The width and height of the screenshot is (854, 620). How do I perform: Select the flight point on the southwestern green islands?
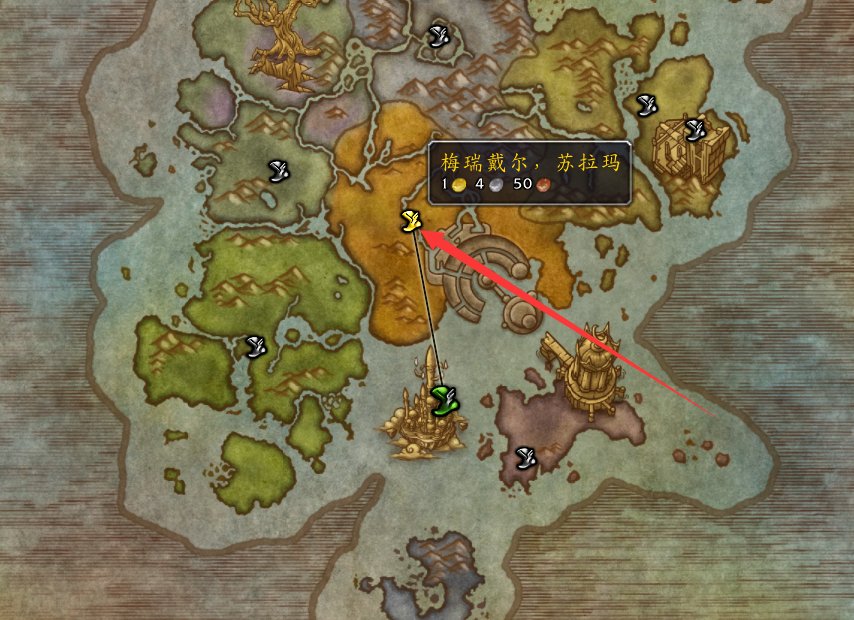point(256,347)
